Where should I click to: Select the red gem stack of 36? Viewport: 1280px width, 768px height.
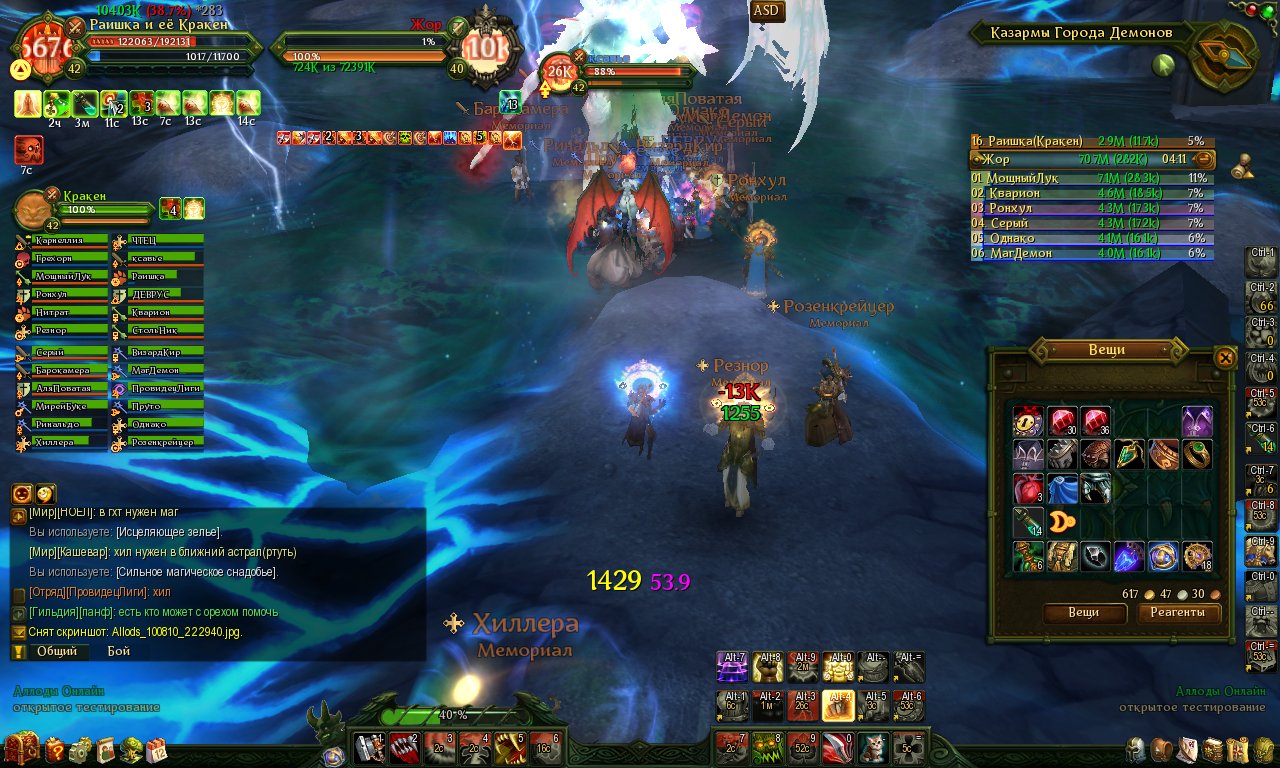coord(1096,421)
